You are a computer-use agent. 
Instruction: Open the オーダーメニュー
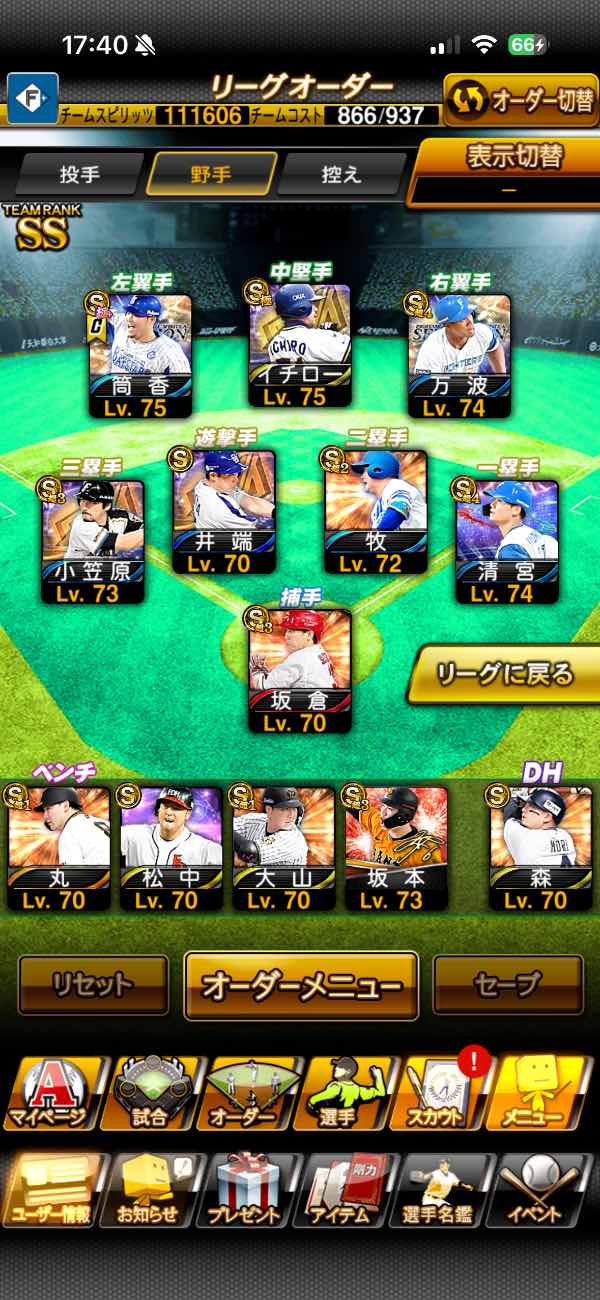coord(301,985)
